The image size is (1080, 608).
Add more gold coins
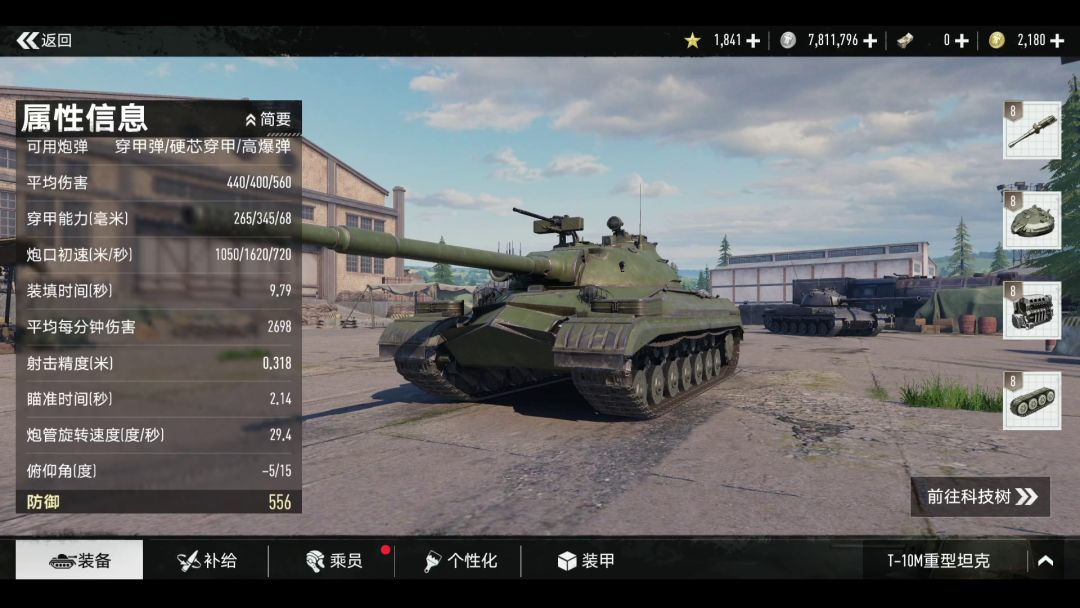(x=1057, y=41)
